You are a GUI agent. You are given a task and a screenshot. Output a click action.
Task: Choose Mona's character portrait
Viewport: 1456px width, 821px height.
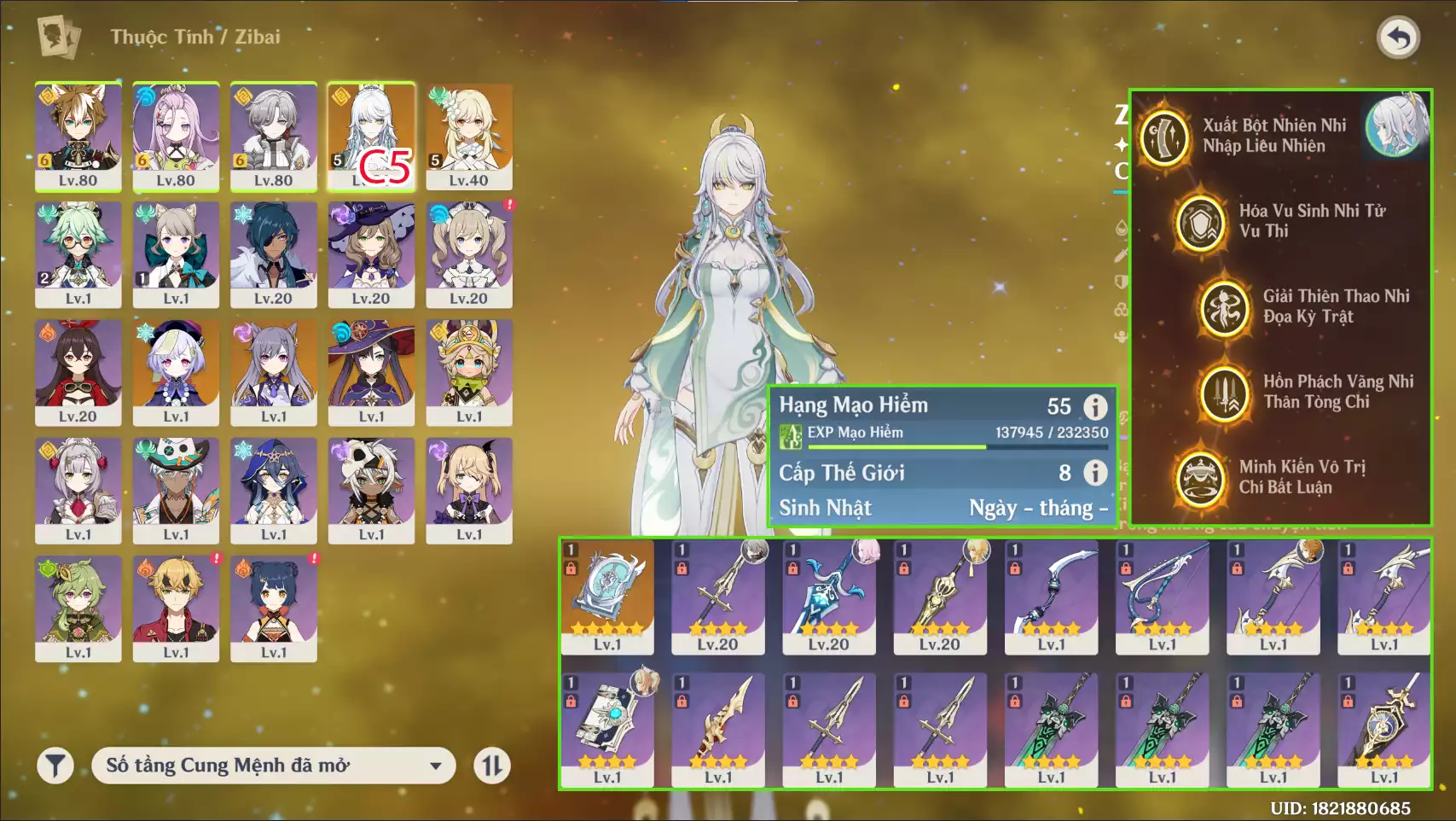(x=371, y=372)
